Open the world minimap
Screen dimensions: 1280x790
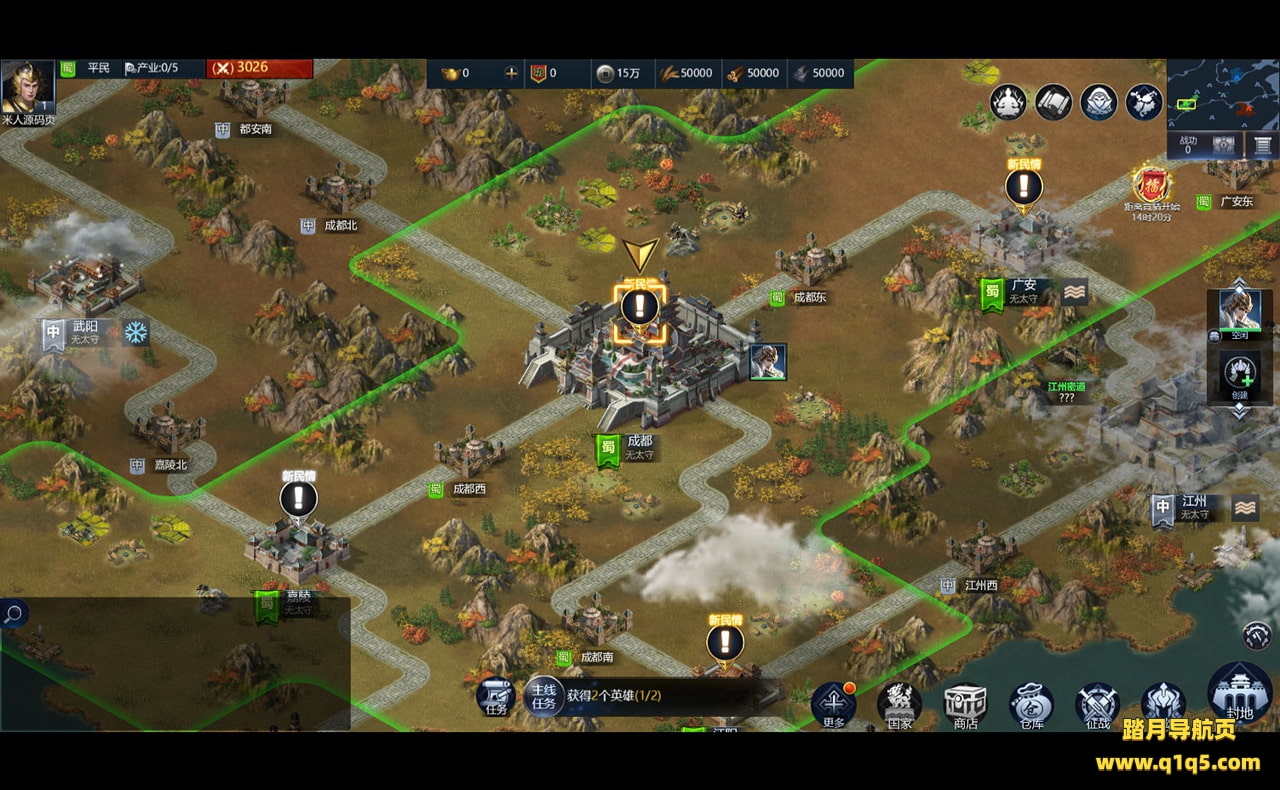point(1222,94)
